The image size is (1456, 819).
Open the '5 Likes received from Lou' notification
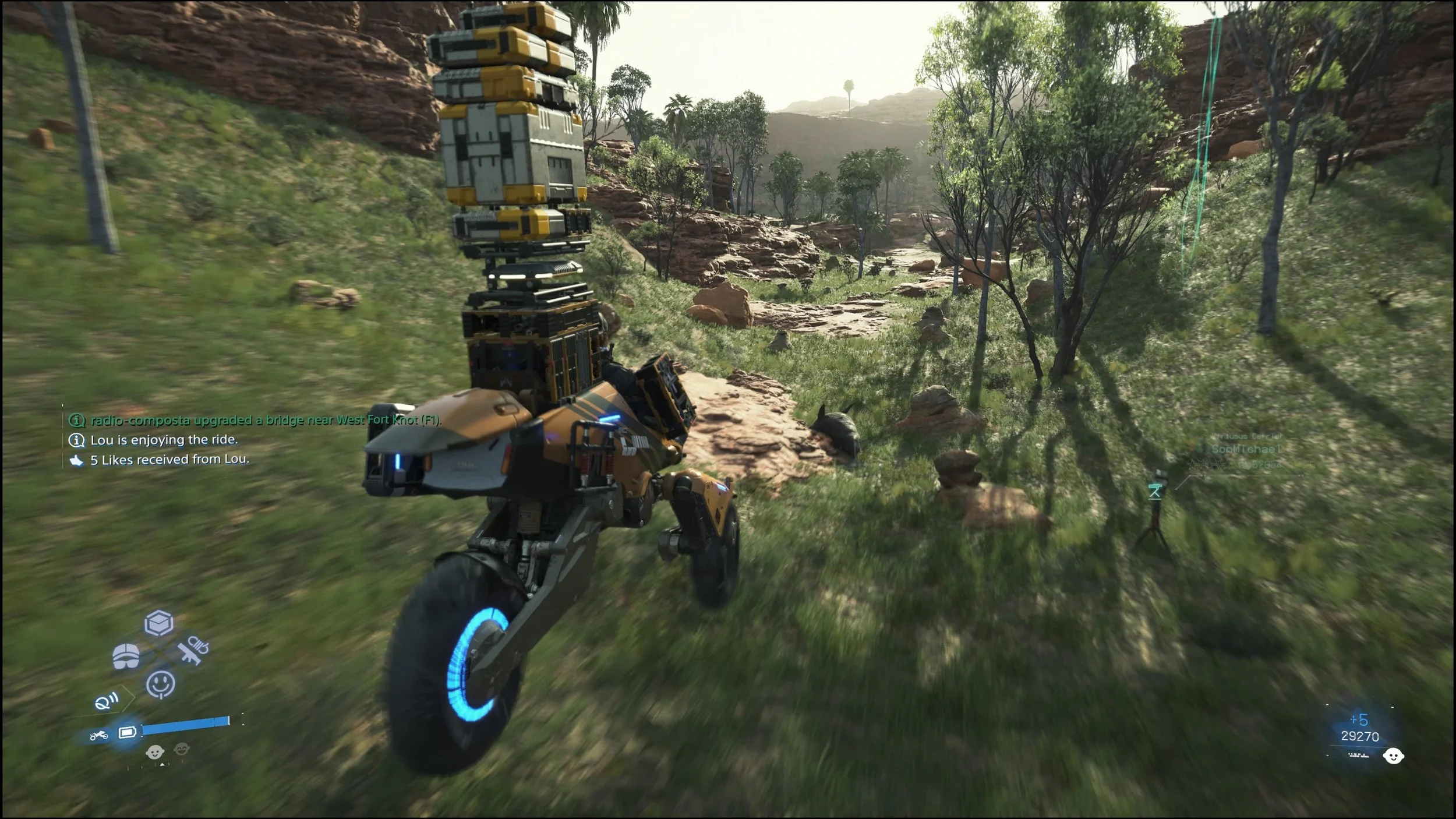169,460
